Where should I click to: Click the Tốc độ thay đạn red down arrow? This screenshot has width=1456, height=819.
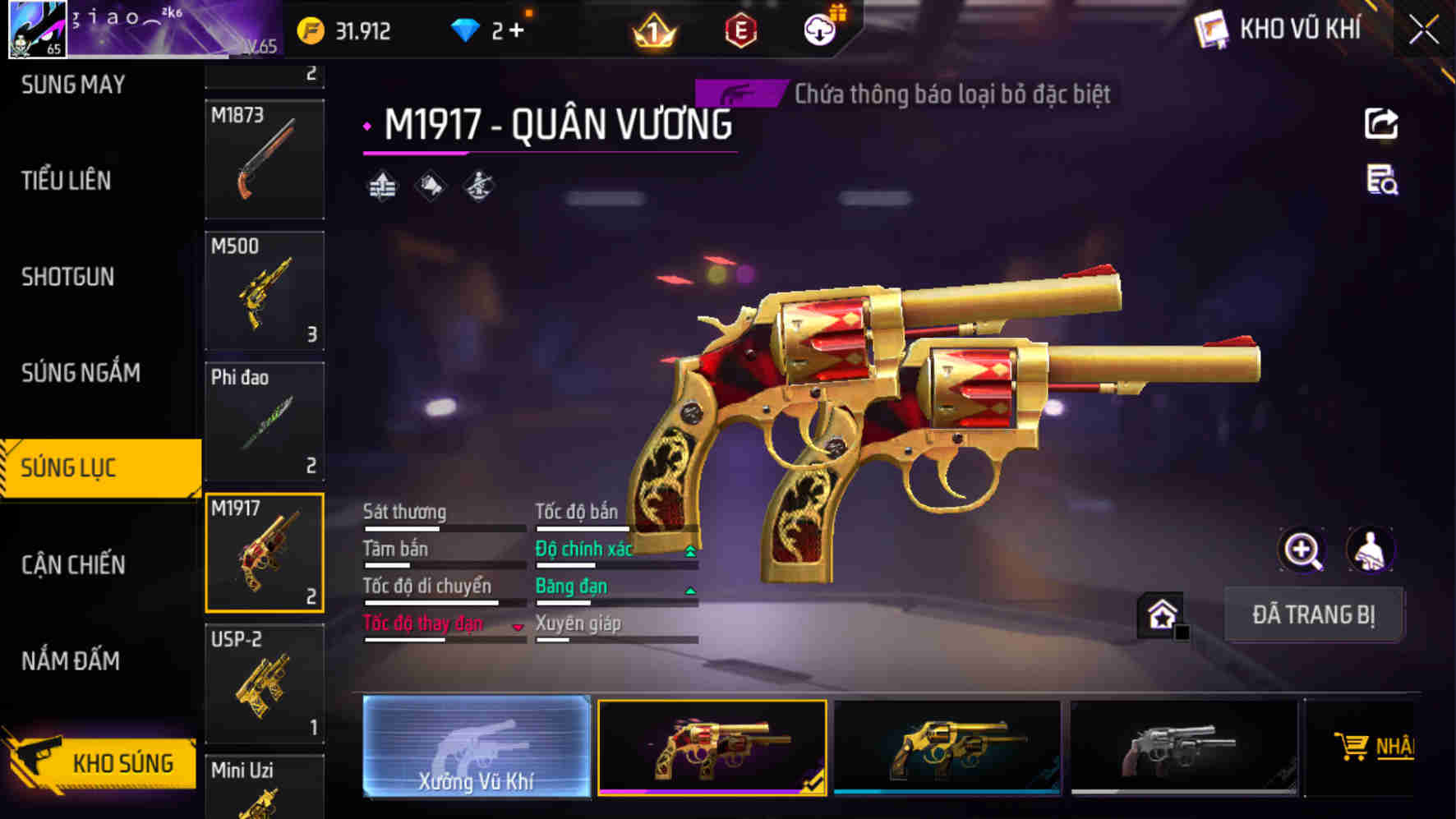pos(518,628)
